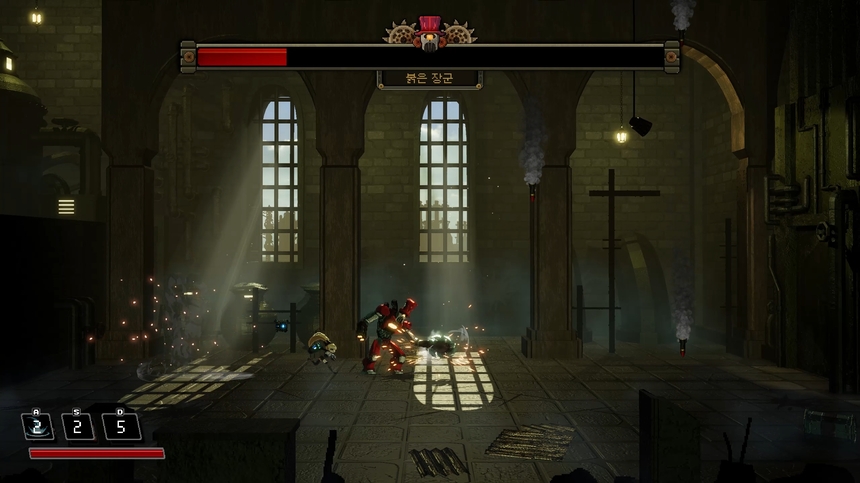
Task: Activate the swirl ability in slot A
Action: [38, 425]
